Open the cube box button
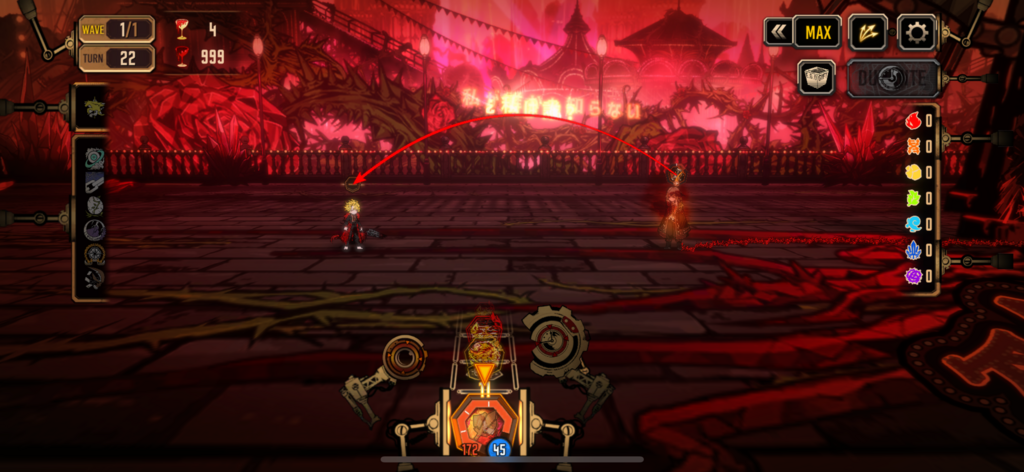This screenshot has width=1024, height=472. [x=816, y=77]
